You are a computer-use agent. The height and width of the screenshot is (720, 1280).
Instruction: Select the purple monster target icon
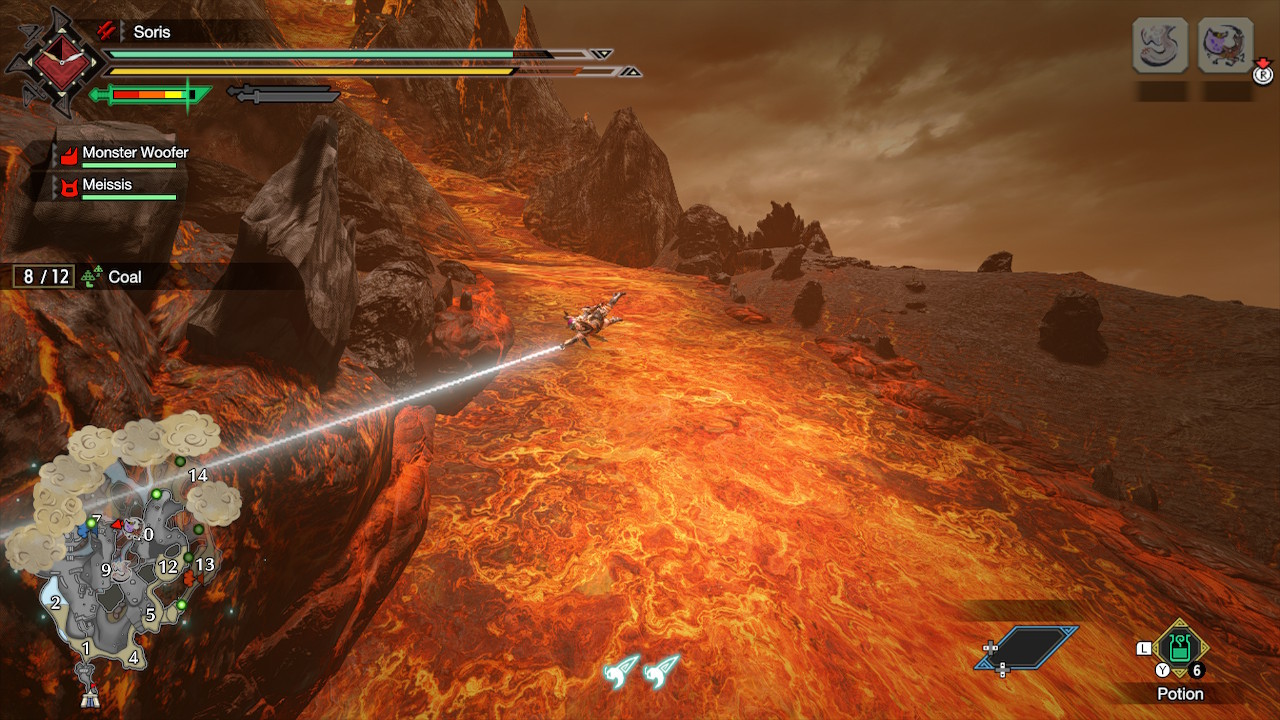(x=1225, y=45)
